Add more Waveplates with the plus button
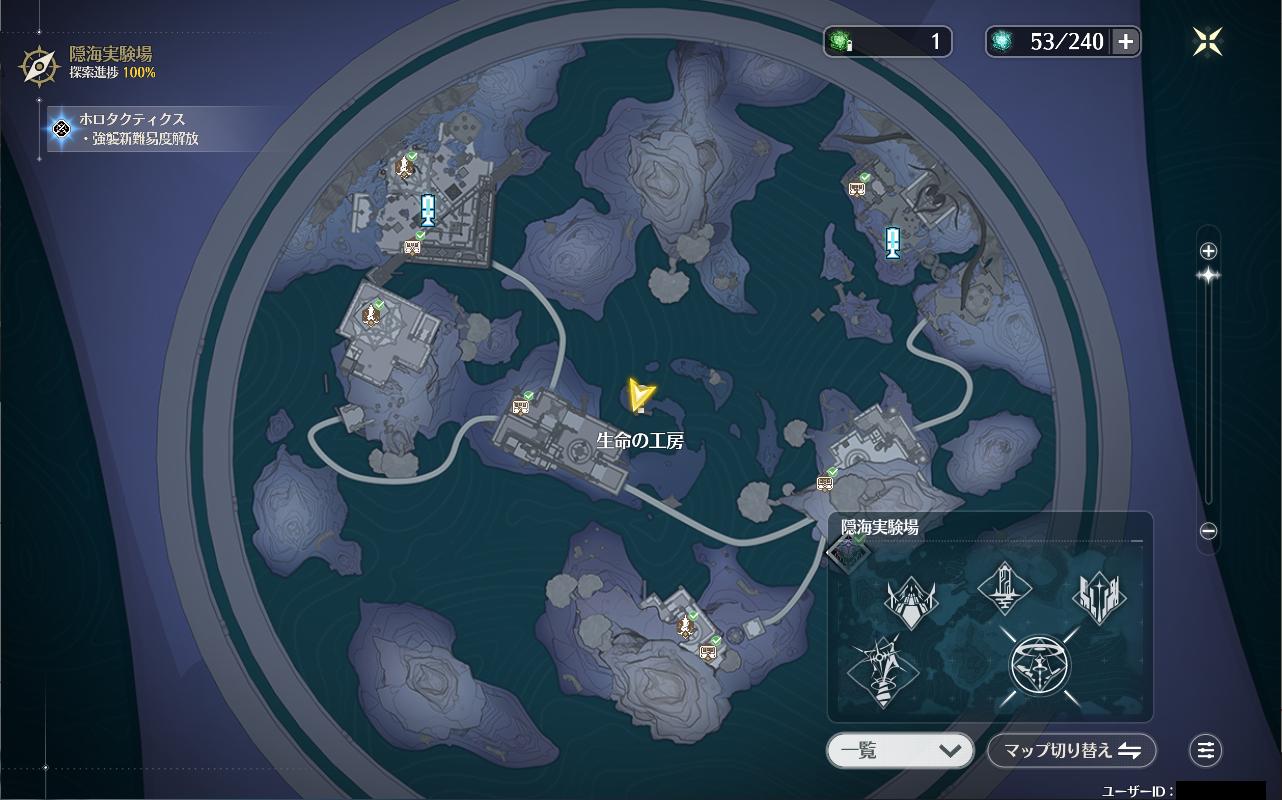 1126,41
